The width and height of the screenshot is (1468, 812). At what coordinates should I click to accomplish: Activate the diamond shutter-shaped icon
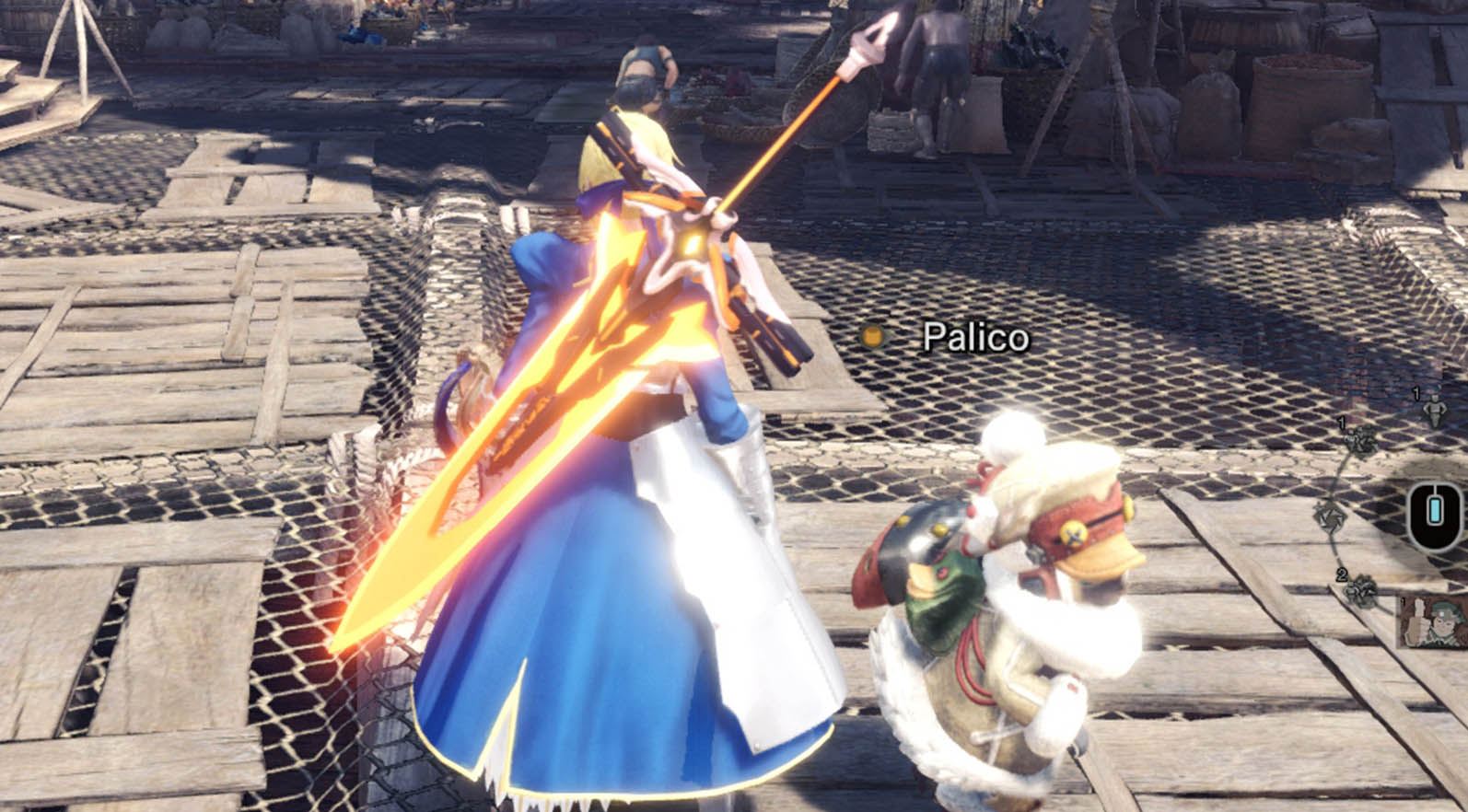pyautogui.click(x=1330, y=514)
